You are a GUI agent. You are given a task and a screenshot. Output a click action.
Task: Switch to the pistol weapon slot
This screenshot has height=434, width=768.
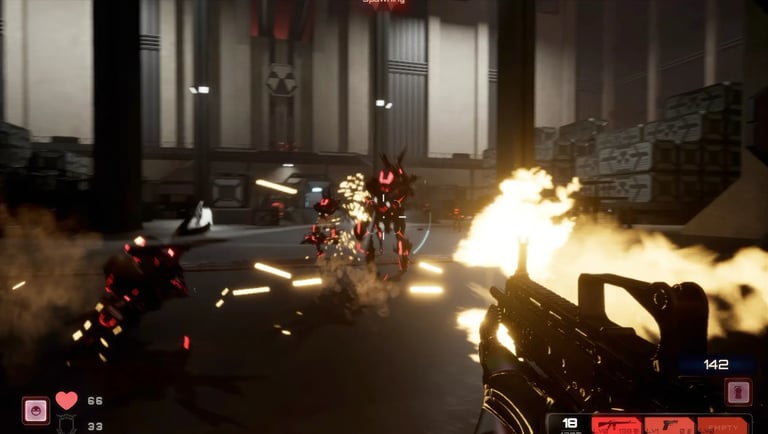point(668,425)
